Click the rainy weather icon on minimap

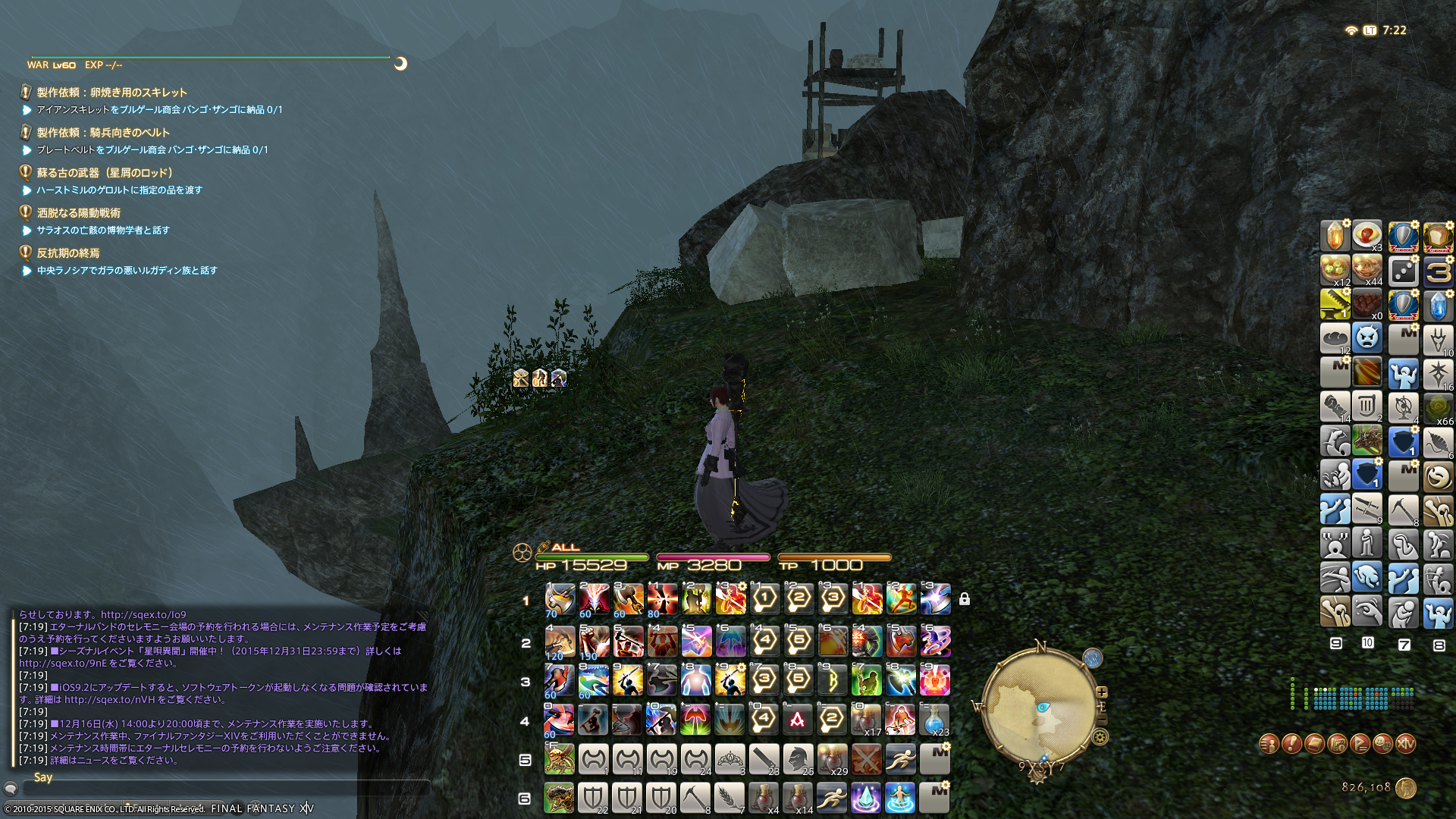tap(1092, 657)
